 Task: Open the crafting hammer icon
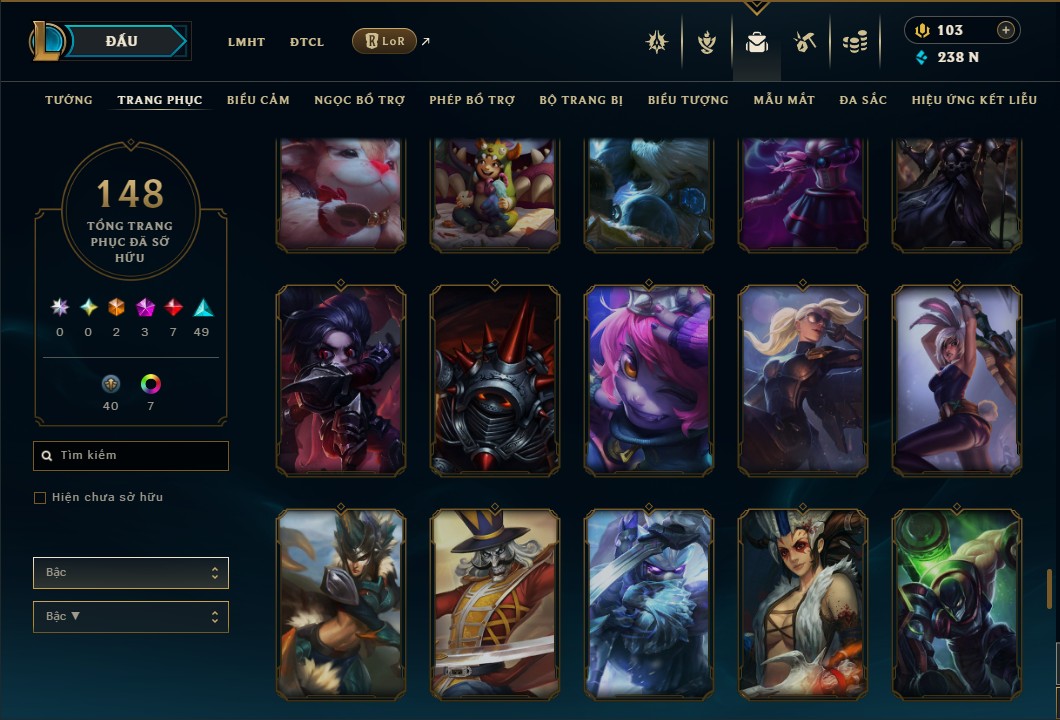(805, 42)
